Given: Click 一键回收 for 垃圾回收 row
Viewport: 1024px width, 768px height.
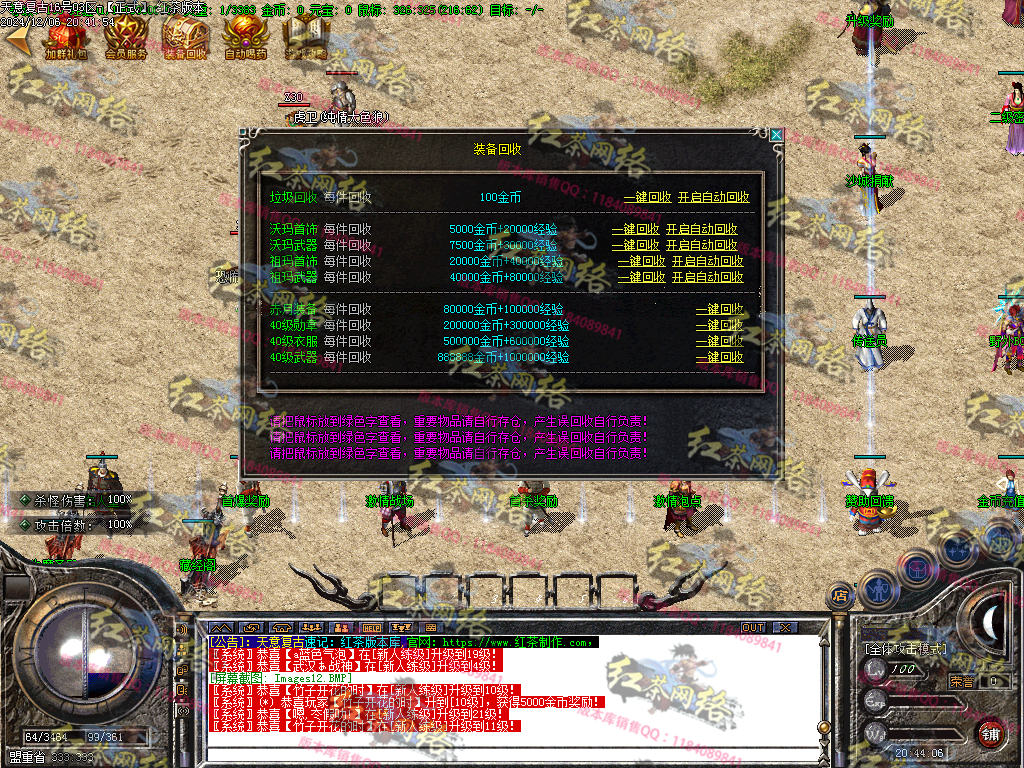Looking at the screenshot, I should point(647,198).
